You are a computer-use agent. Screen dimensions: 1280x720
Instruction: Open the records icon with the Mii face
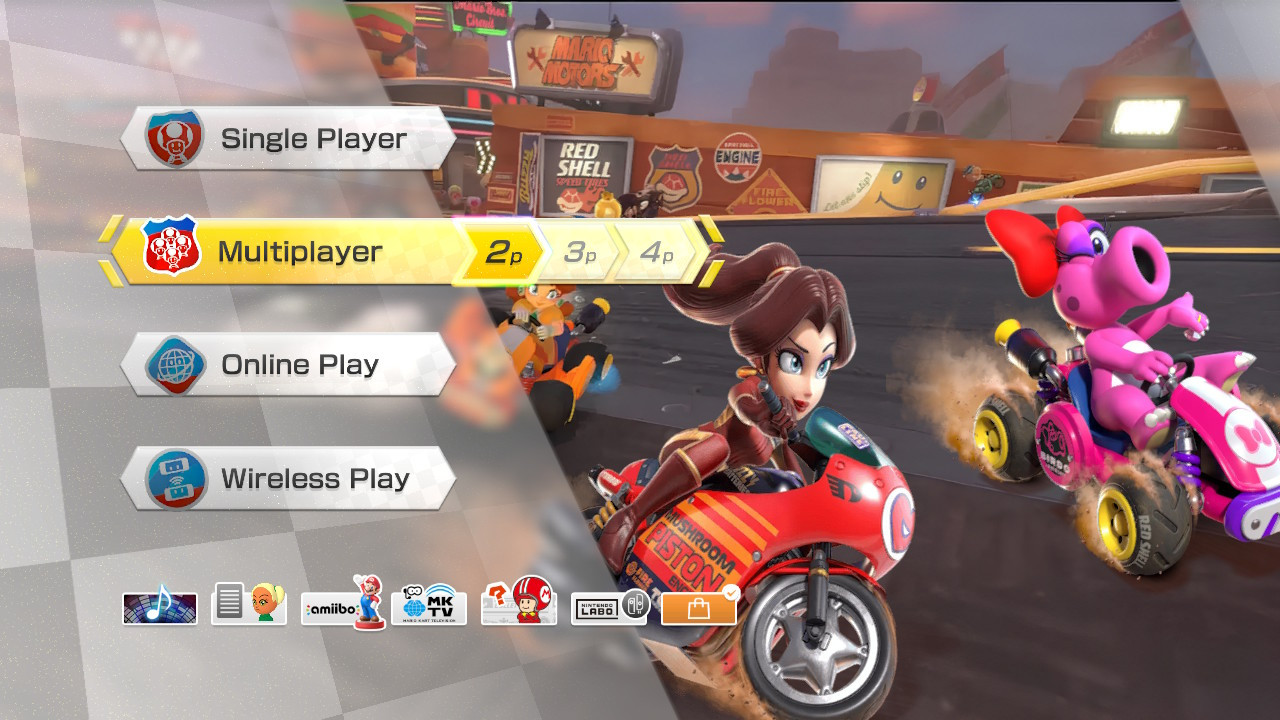point(248,605)
